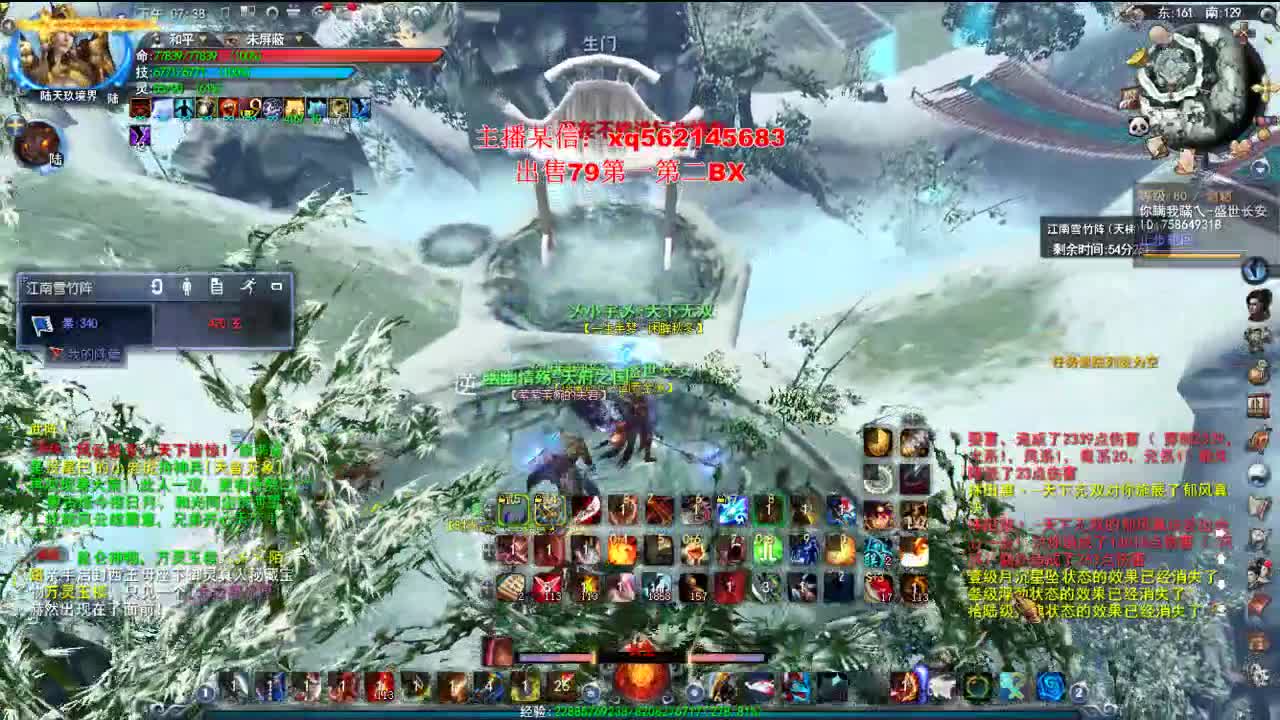Image resolution: width=1280 pixels, height=720 pixels.
Task: Click the running-person icon on the quest tracker
Action: click(250, 287)
